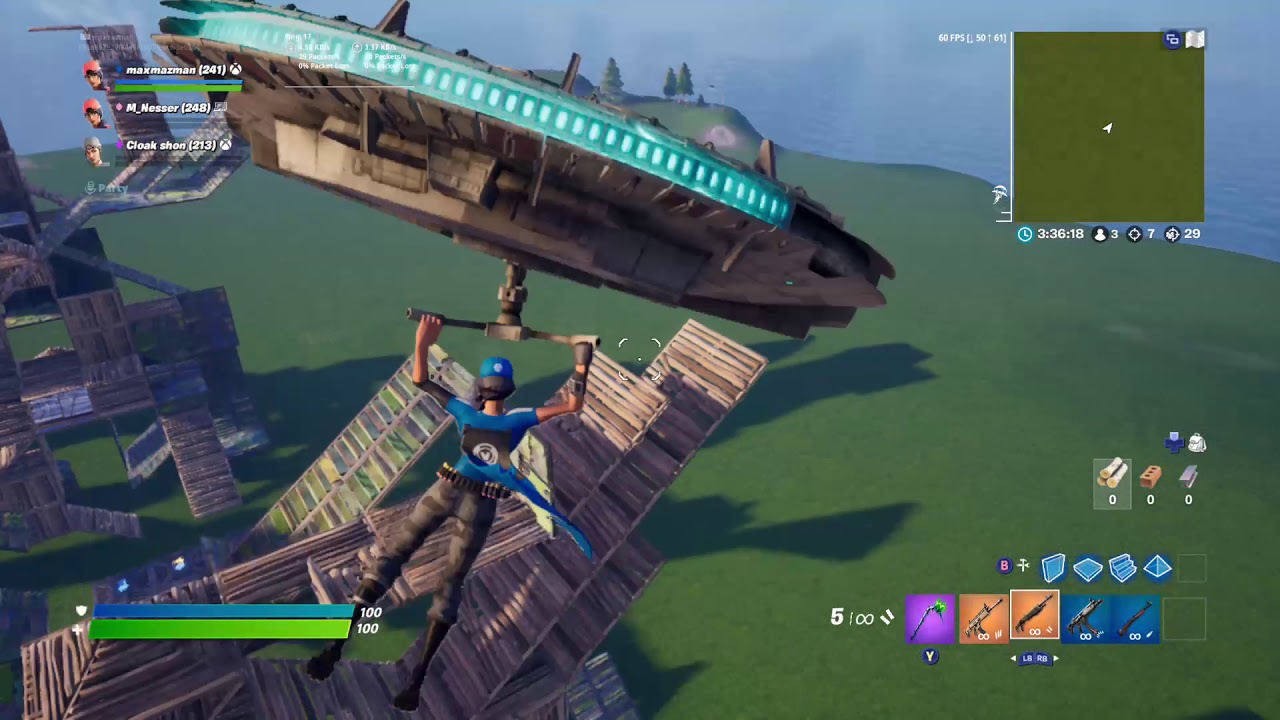This screenshot has width=1280, height=720.
Task: Click the clock timer icon near the minimap
Action: point(1023,234)
